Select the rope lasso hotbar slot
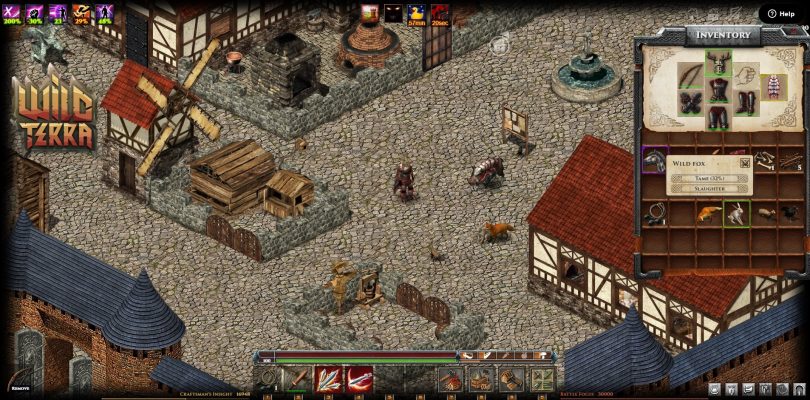Screen dimensions: 810x400 coord(268,379)
